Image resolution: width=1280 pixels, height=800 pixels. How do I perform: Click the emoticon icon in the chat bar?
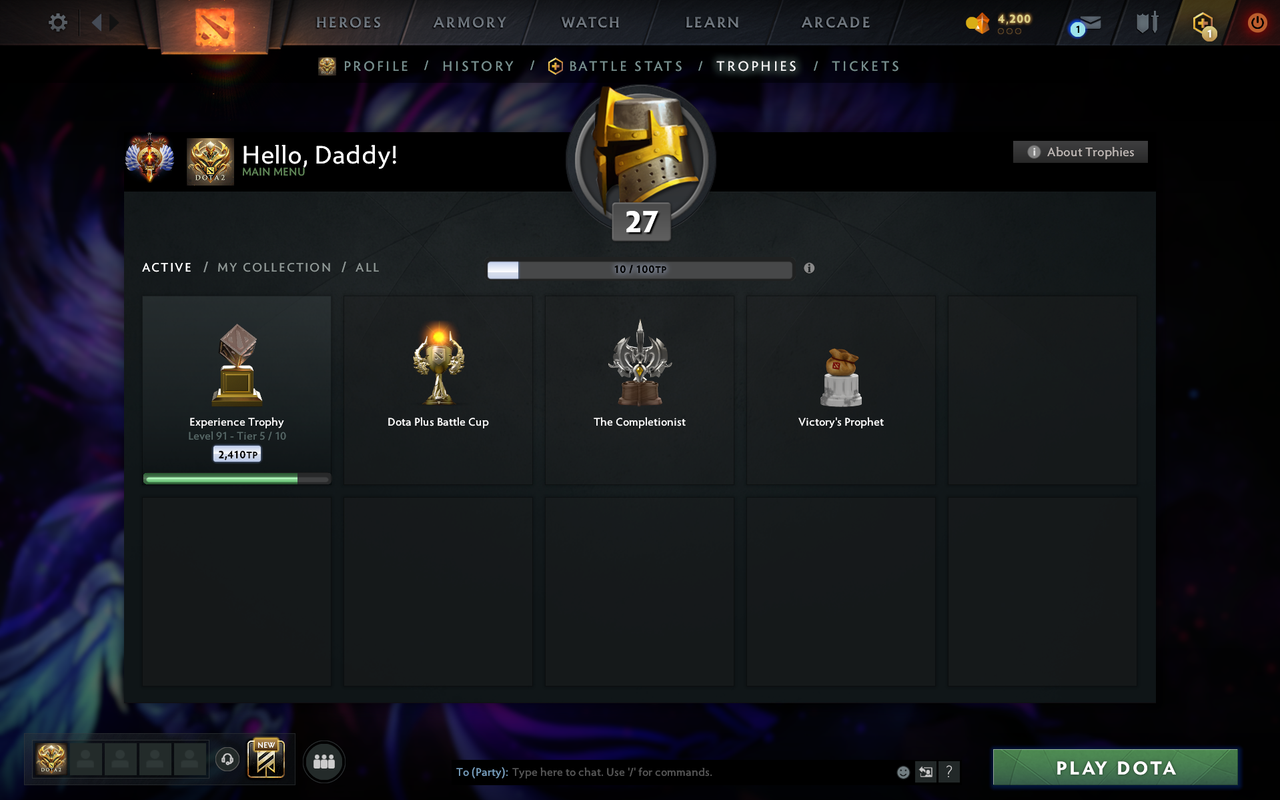[x=902, y=772]
